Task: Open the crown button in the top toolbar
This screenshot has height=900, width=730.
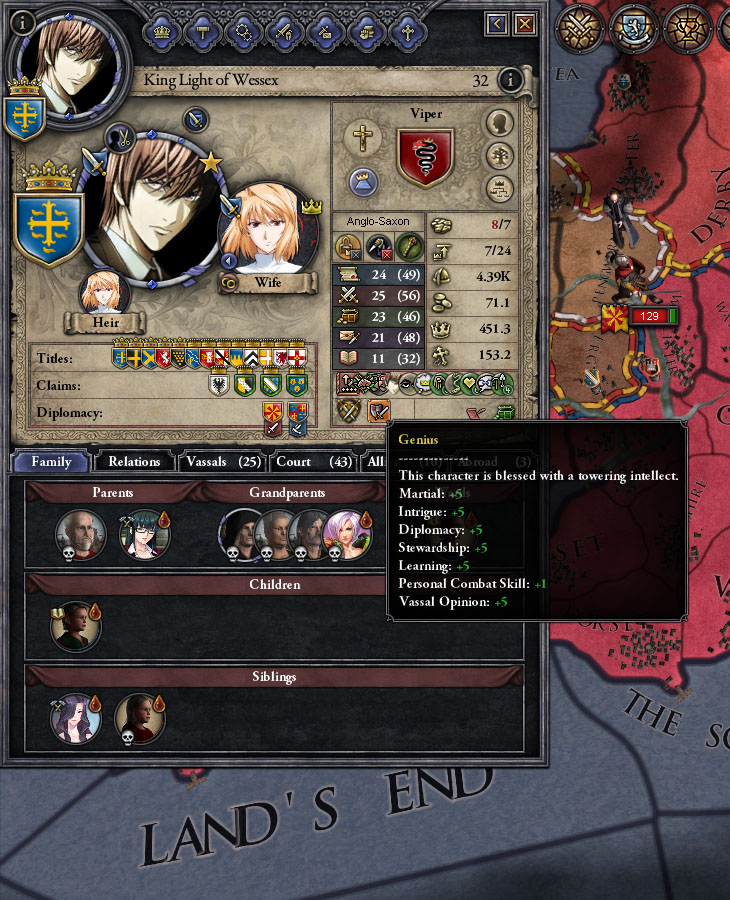Action: pos(161,31)
